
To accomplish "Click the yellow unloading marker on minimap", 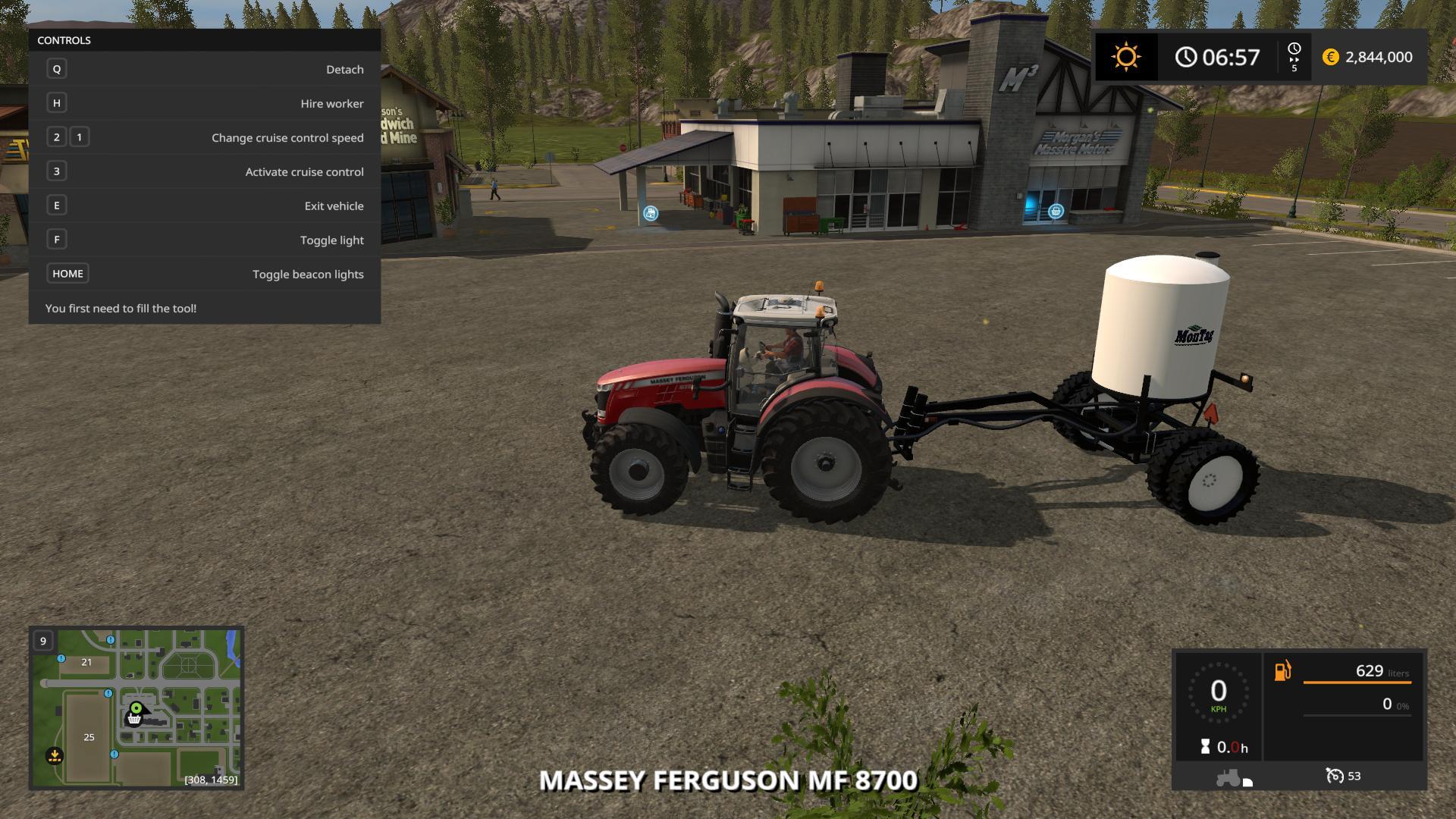I will 54,755.
